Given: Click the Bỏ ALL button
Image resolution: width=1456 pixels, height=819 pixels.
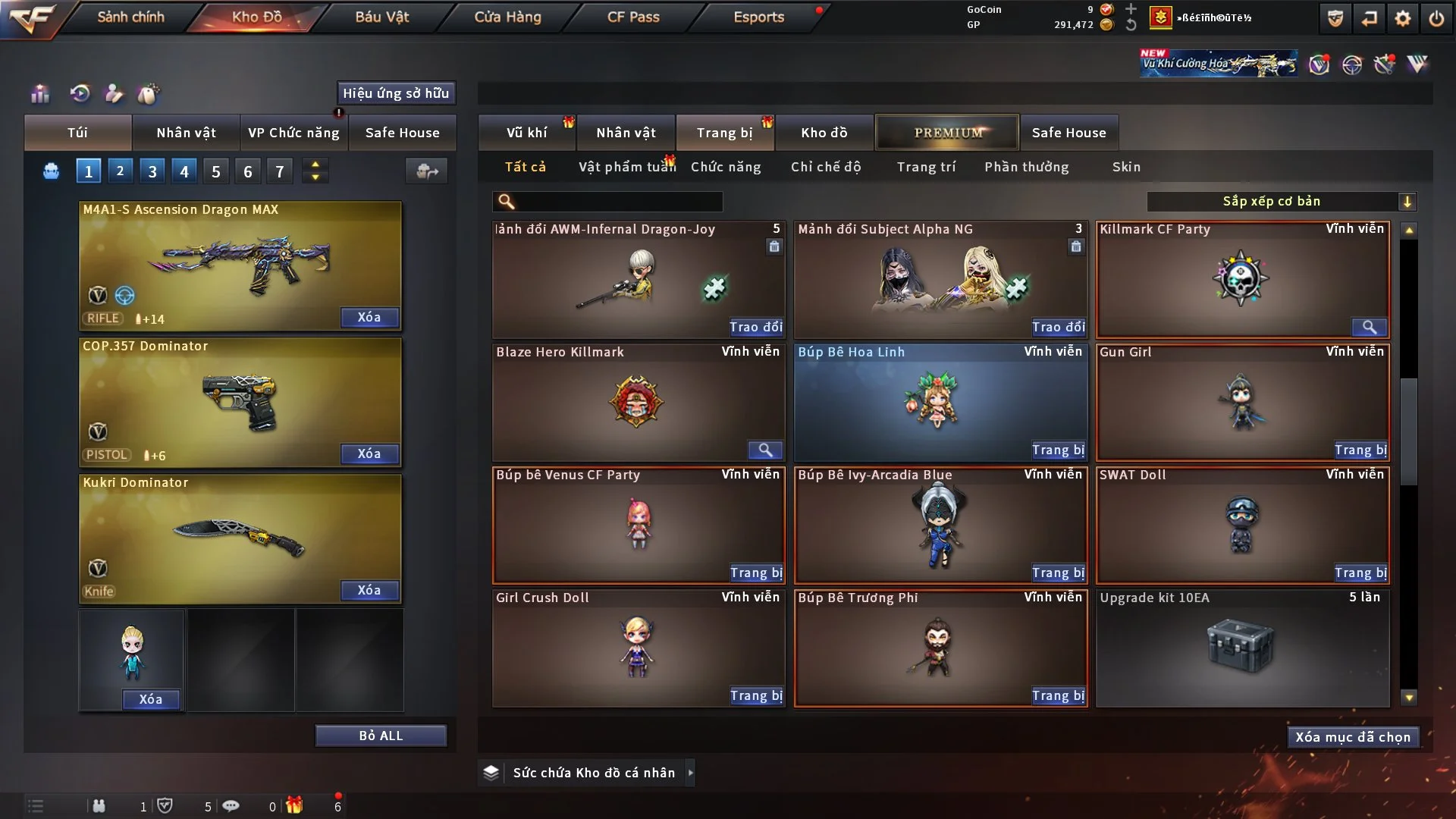Looking at the screenshot, I should pyautogui.click(x=381, y=736).
